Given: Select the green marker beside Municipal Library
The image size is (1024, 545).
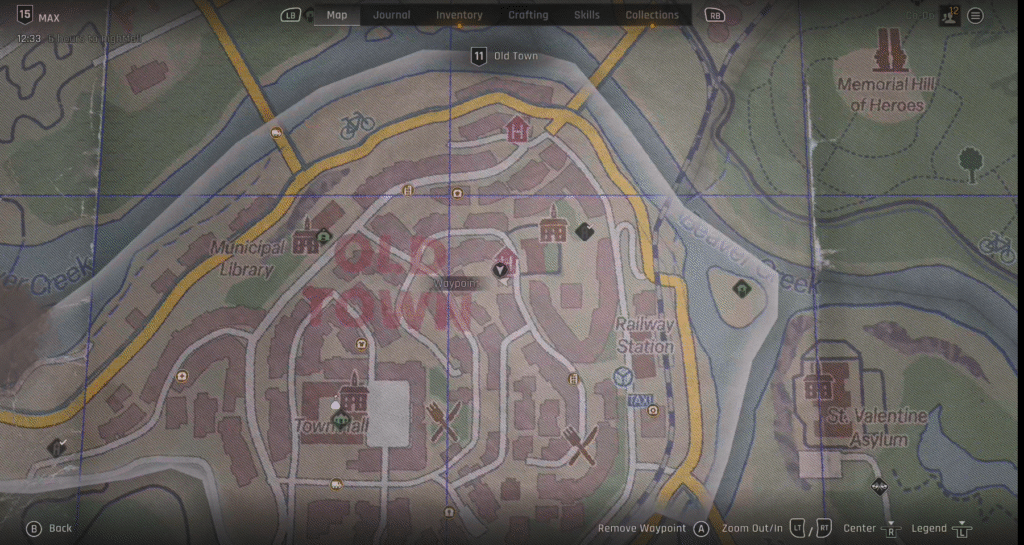Looking at the screenshot, I should pos(324,237).
